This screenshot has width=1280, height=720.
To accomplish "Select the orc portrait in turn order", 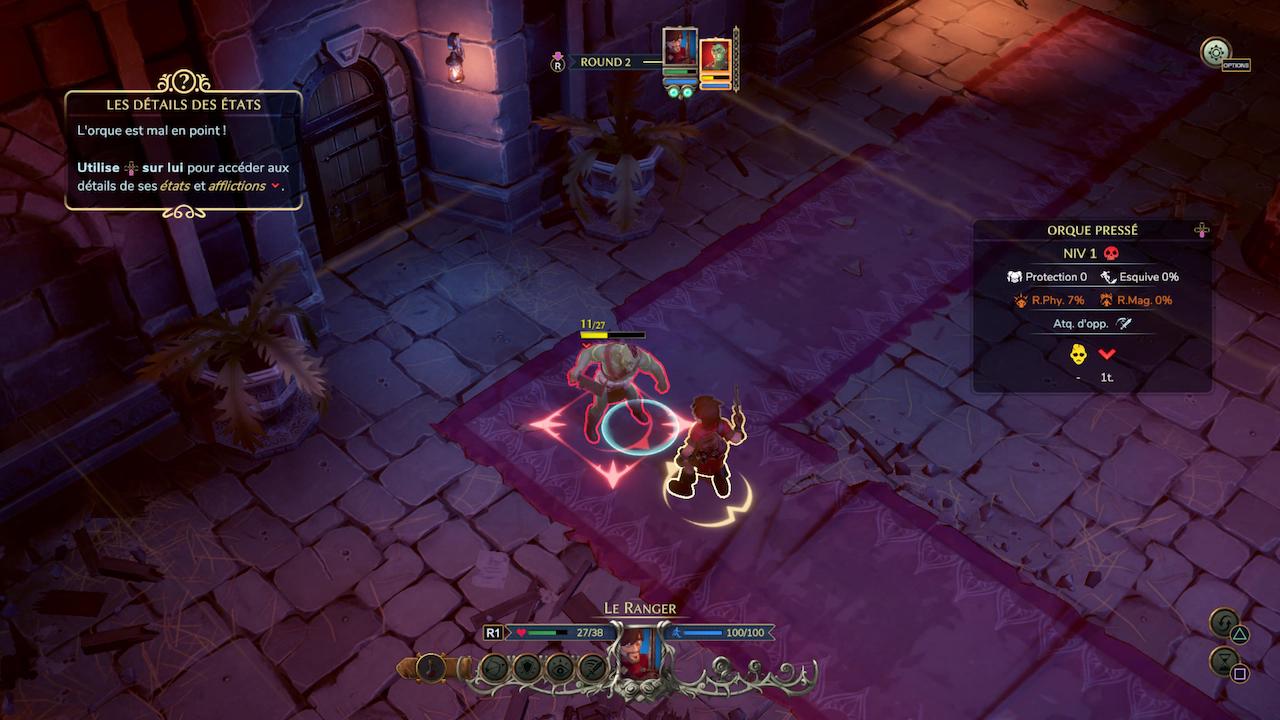I will click(715, 55).
